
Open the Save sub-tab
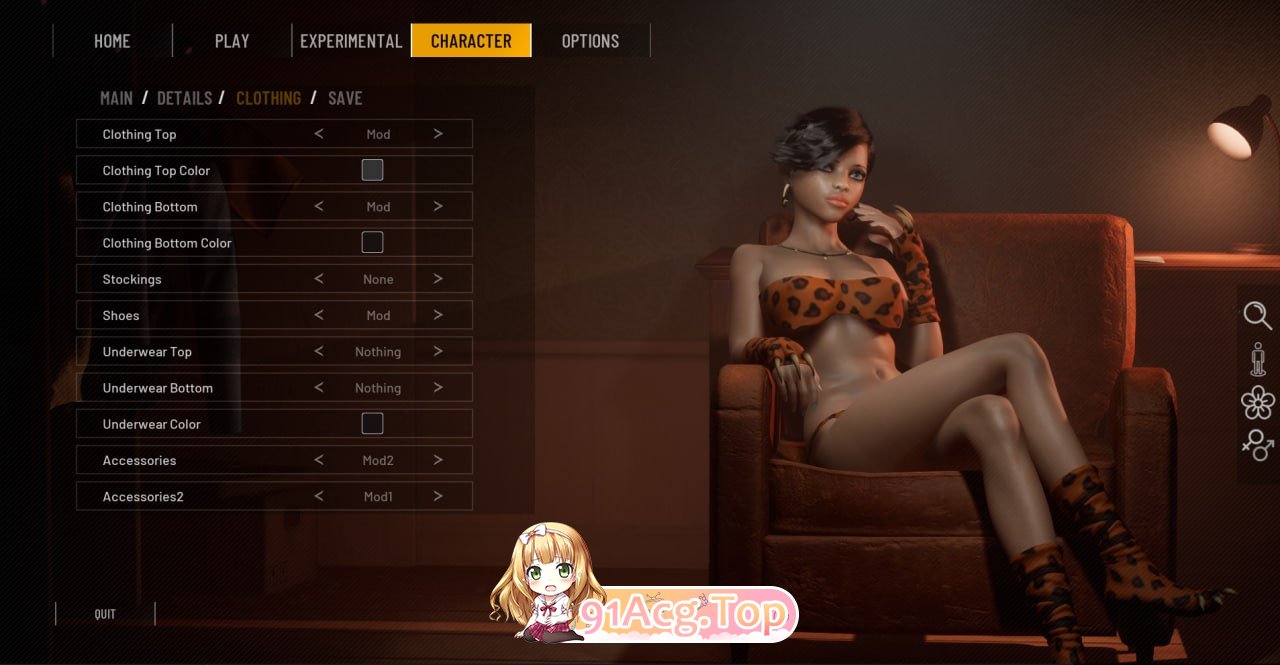(345, 98)
